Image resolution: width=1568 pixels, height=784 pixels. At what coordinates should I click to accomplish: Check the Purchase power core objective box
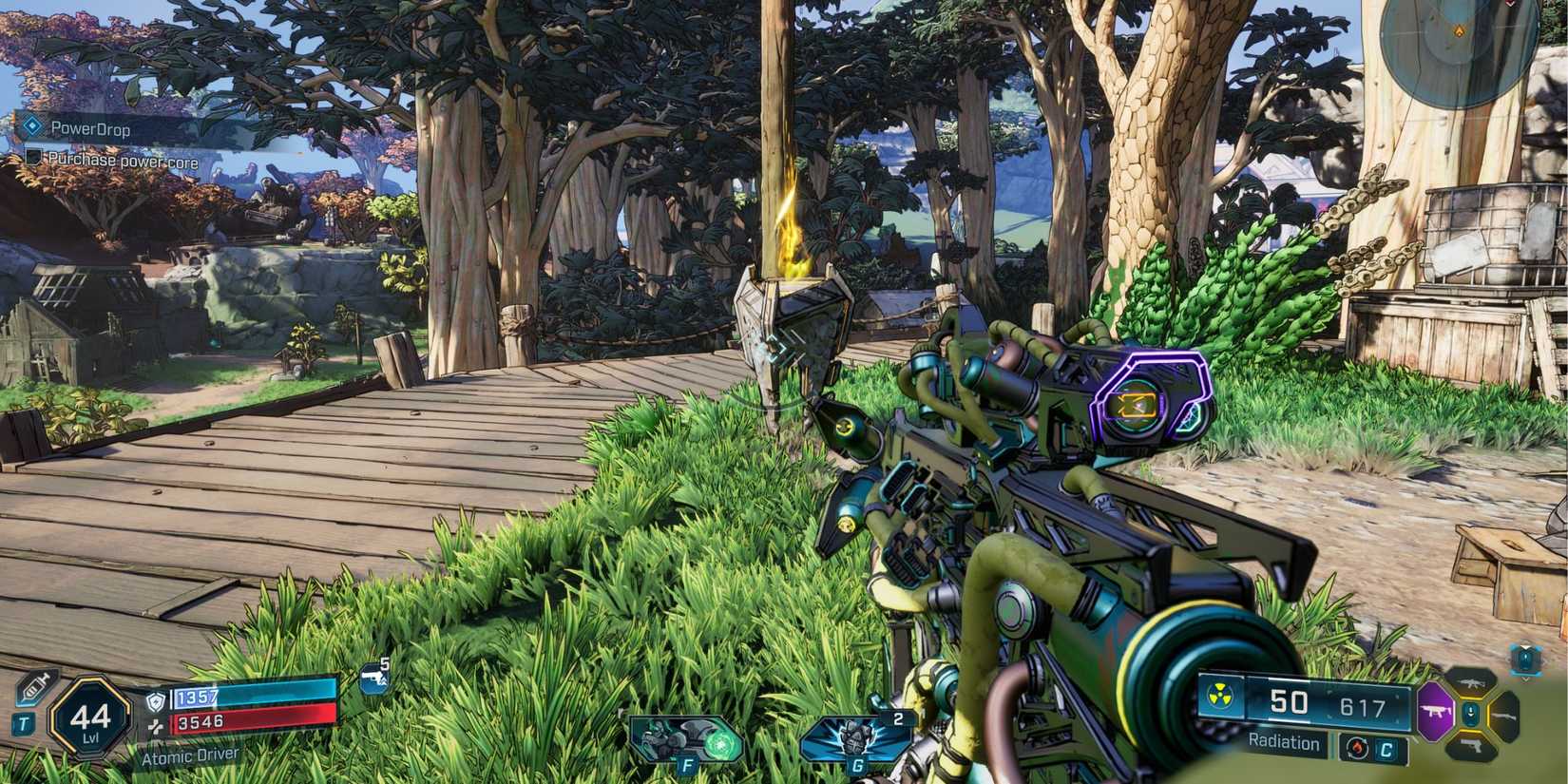click(x=35, y=158)
